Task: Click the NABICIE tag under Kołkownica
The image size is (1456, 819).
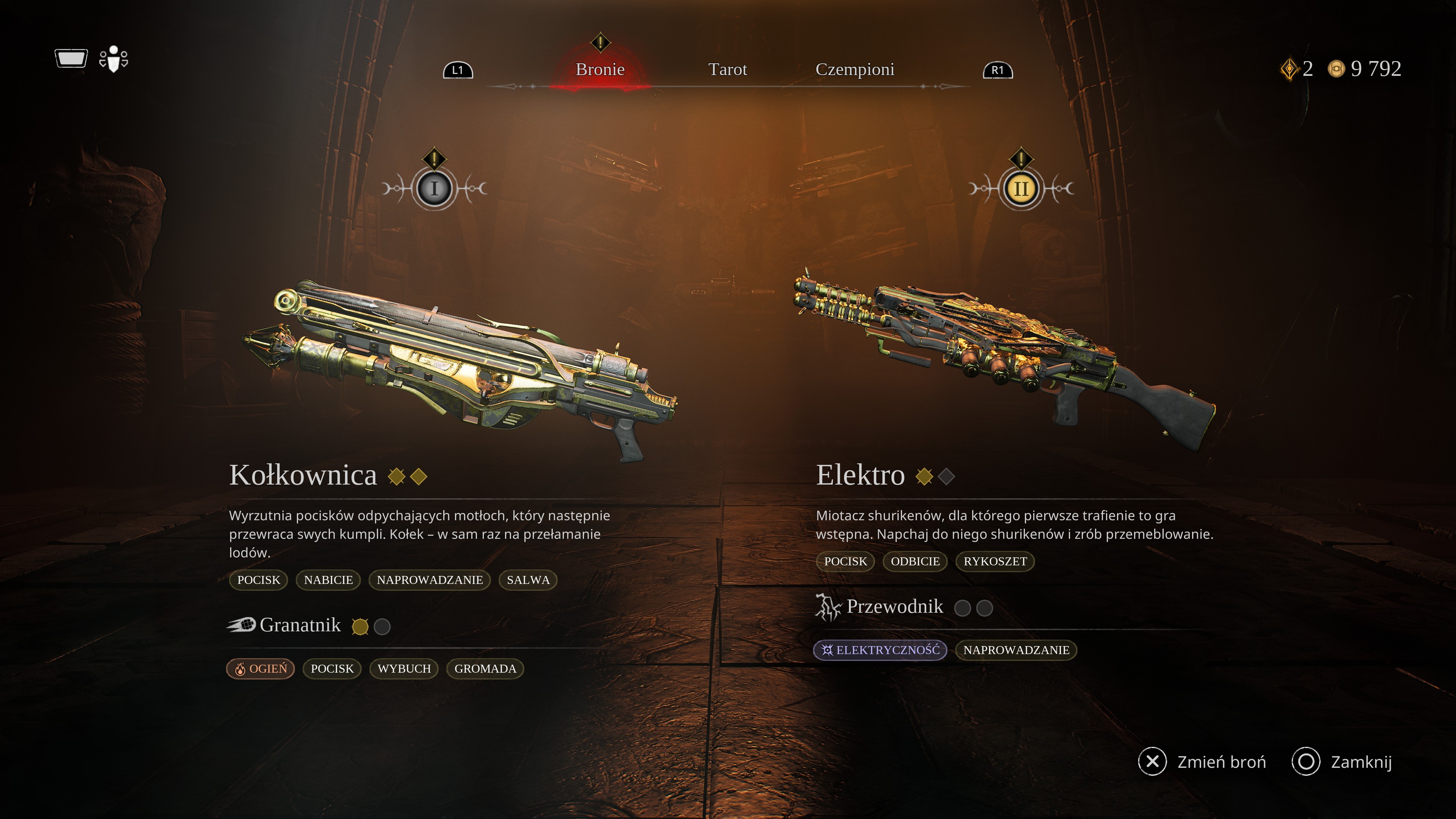Action: click(328, 580)
